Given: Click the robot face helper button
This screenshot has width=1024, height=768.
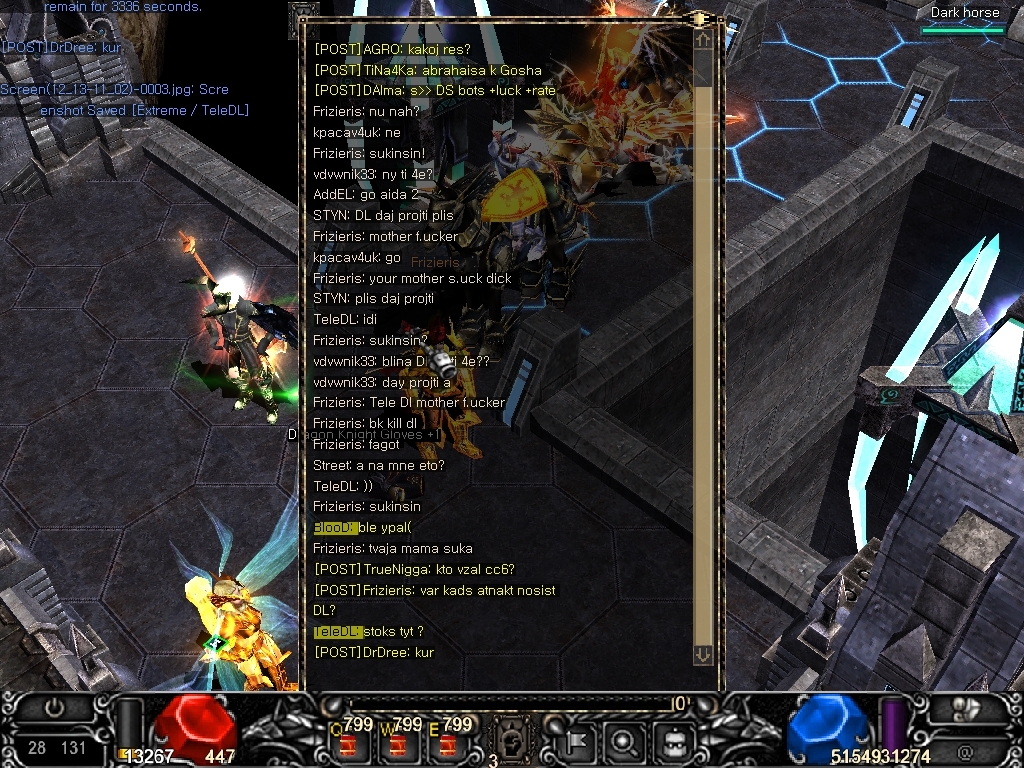Looking at the screenshot, I should click(x=671, y=741).
